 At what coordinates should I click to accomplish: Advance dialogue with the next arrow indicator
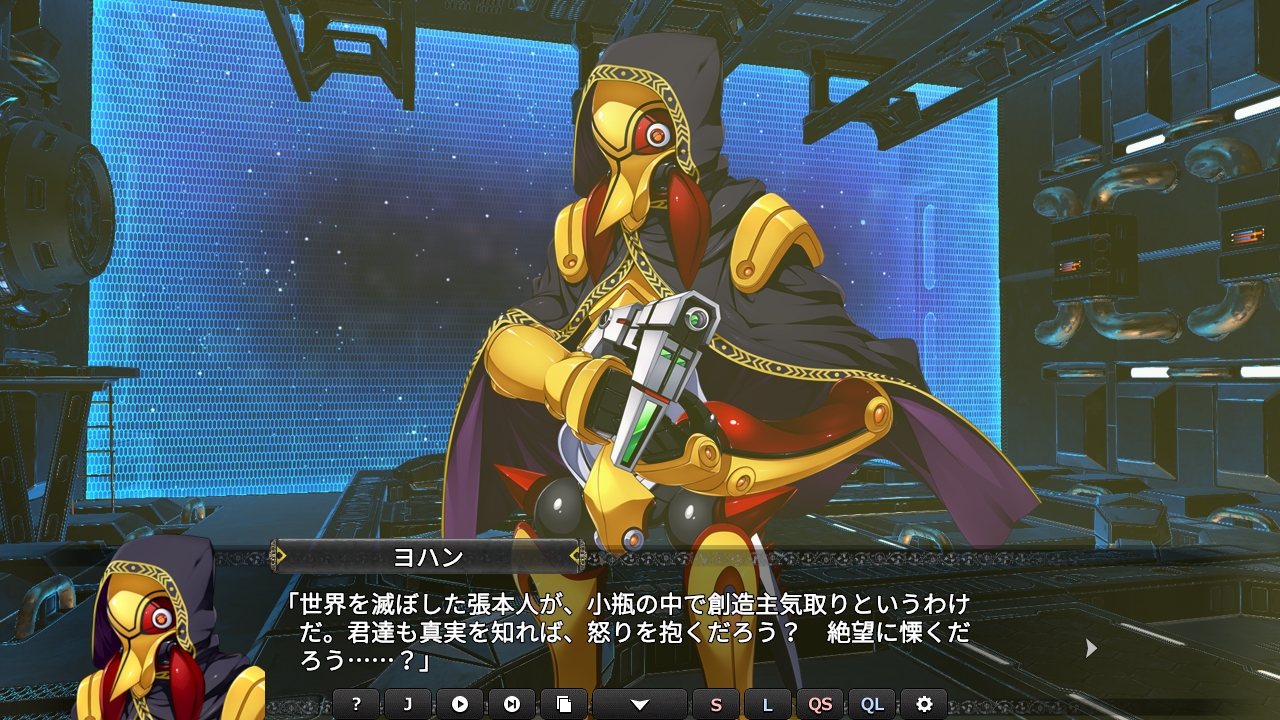1091,649
